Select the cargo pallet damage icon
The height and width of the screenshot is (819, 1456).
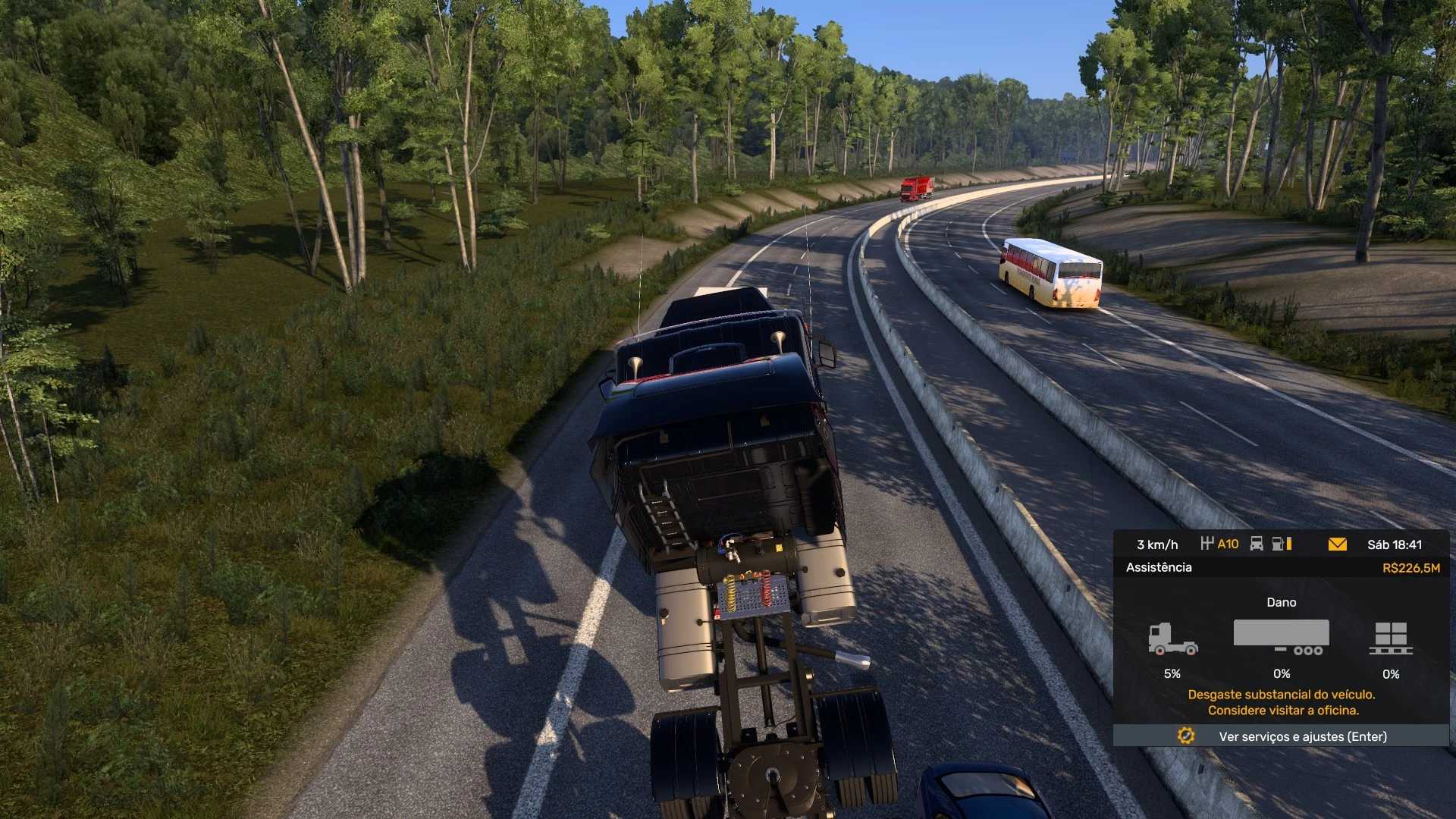point(1391,639)
